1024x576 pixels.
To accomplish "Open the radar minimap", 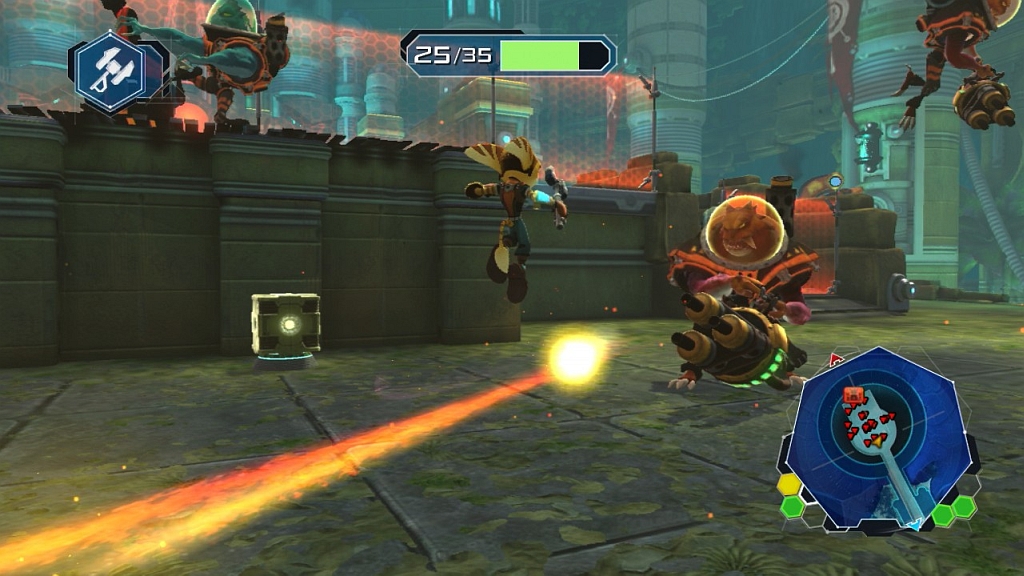I will [x=879, y=435].
